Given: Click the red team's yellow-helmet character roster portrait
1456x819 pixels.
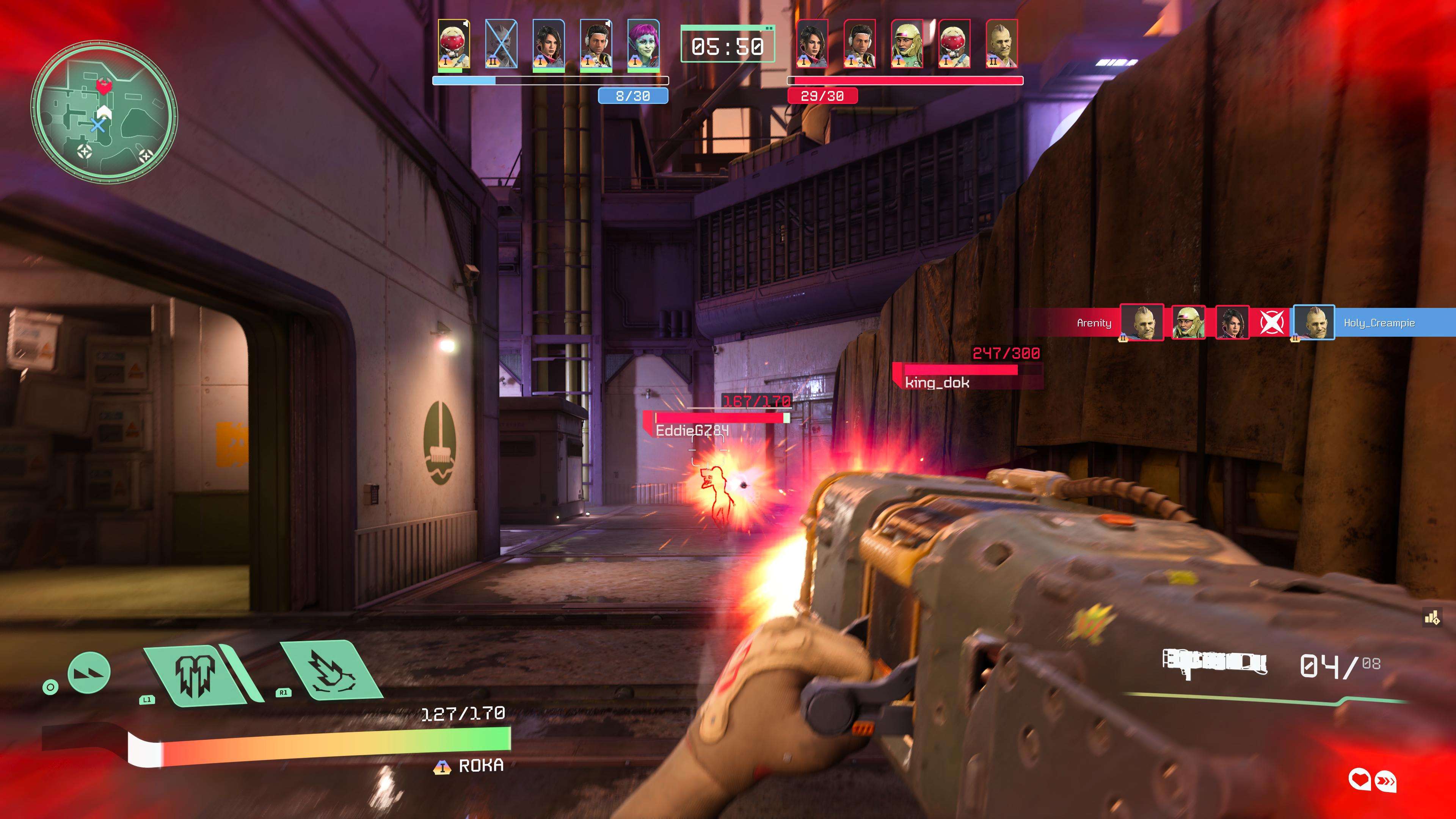Looking at the screenshot, I should [907, 45].
